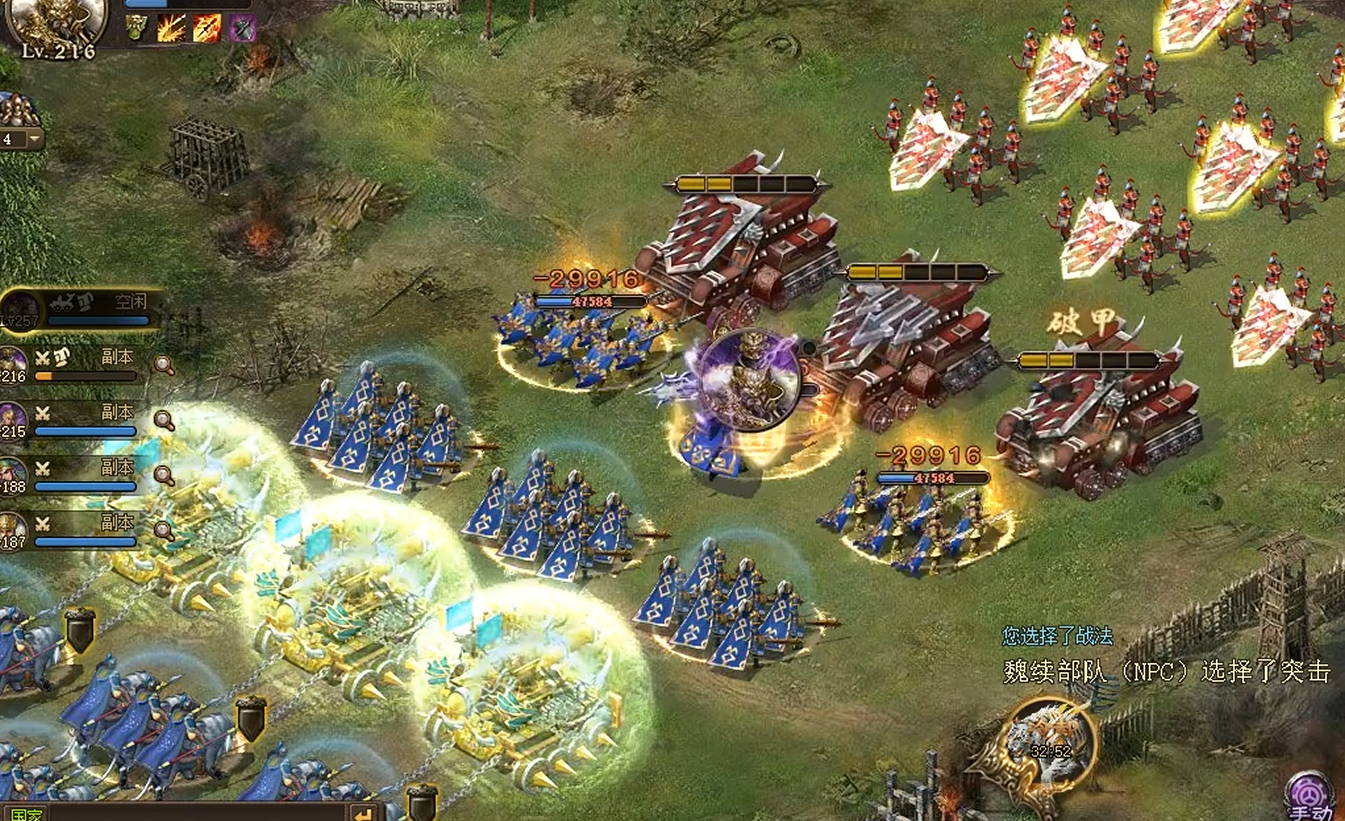Inspect the level 215 general with magnifier
Image resolution: width=1345 pixels, height=821 pixels.
[x=163, y=420]
